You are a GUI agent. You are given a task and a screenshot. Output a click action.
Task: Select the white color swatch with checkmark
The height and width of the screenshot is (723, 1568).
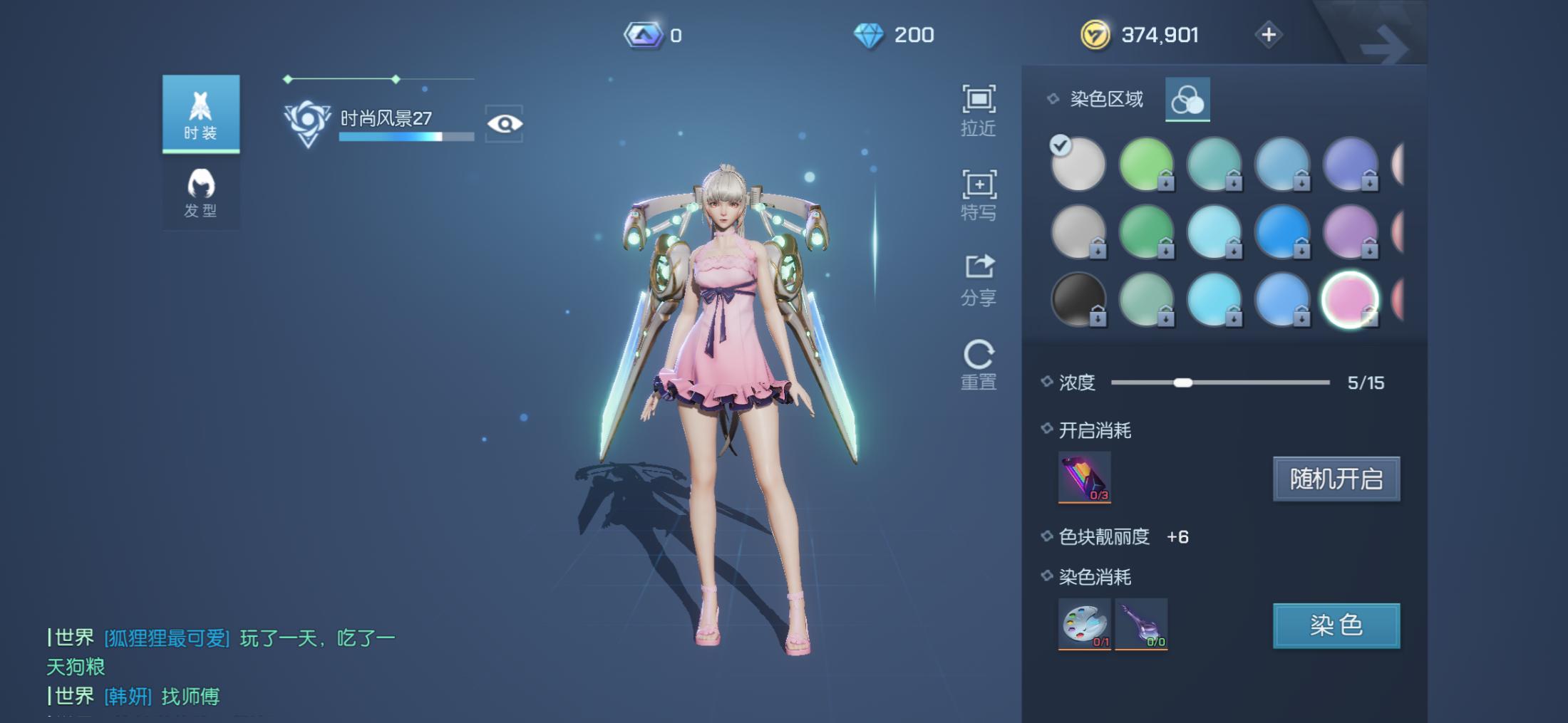click(1078, 164)
